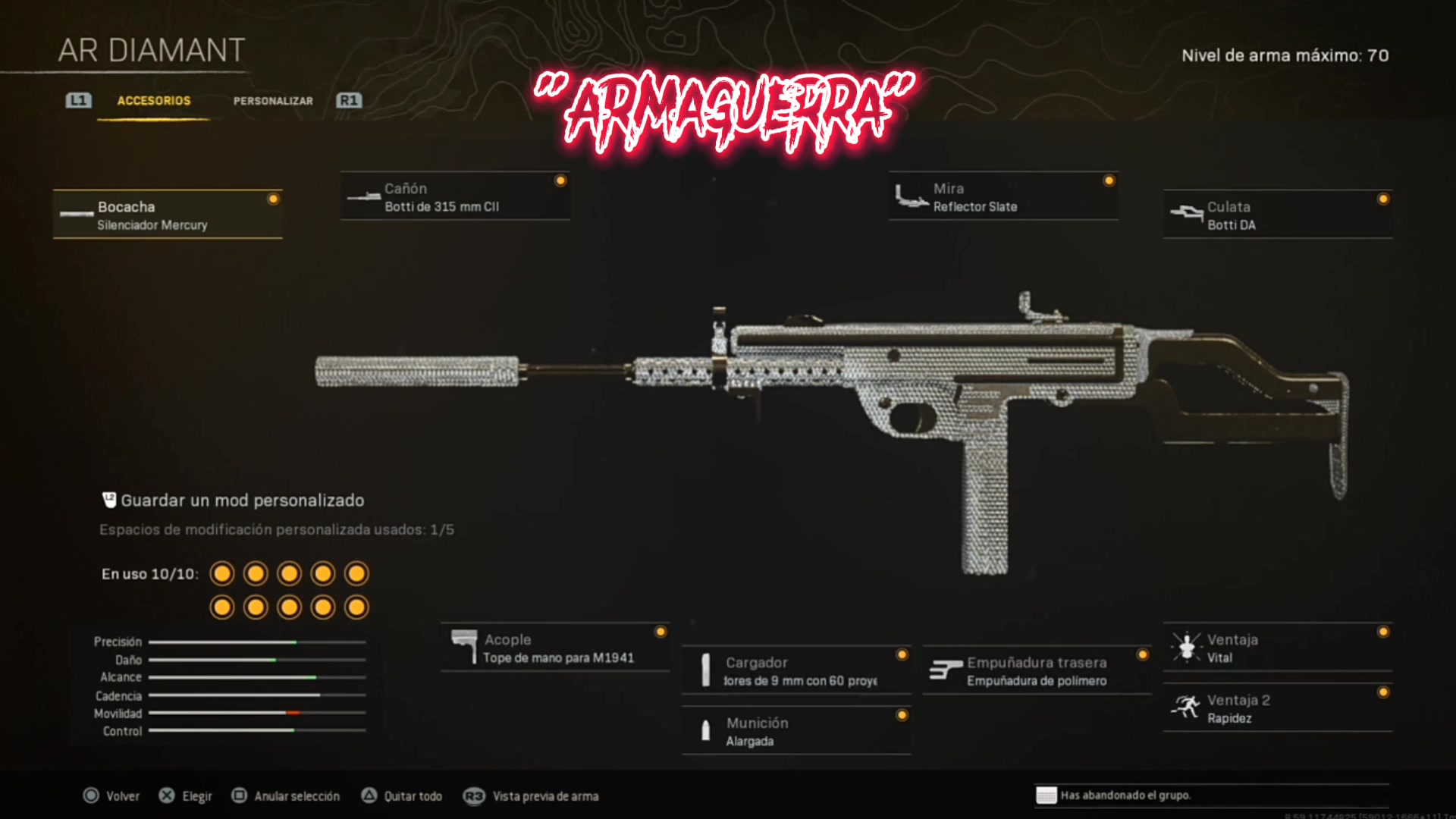The width and height of the screenshot is (1456, 819).
Task: Open the Personalizar tab
Action: pos(273,101)
